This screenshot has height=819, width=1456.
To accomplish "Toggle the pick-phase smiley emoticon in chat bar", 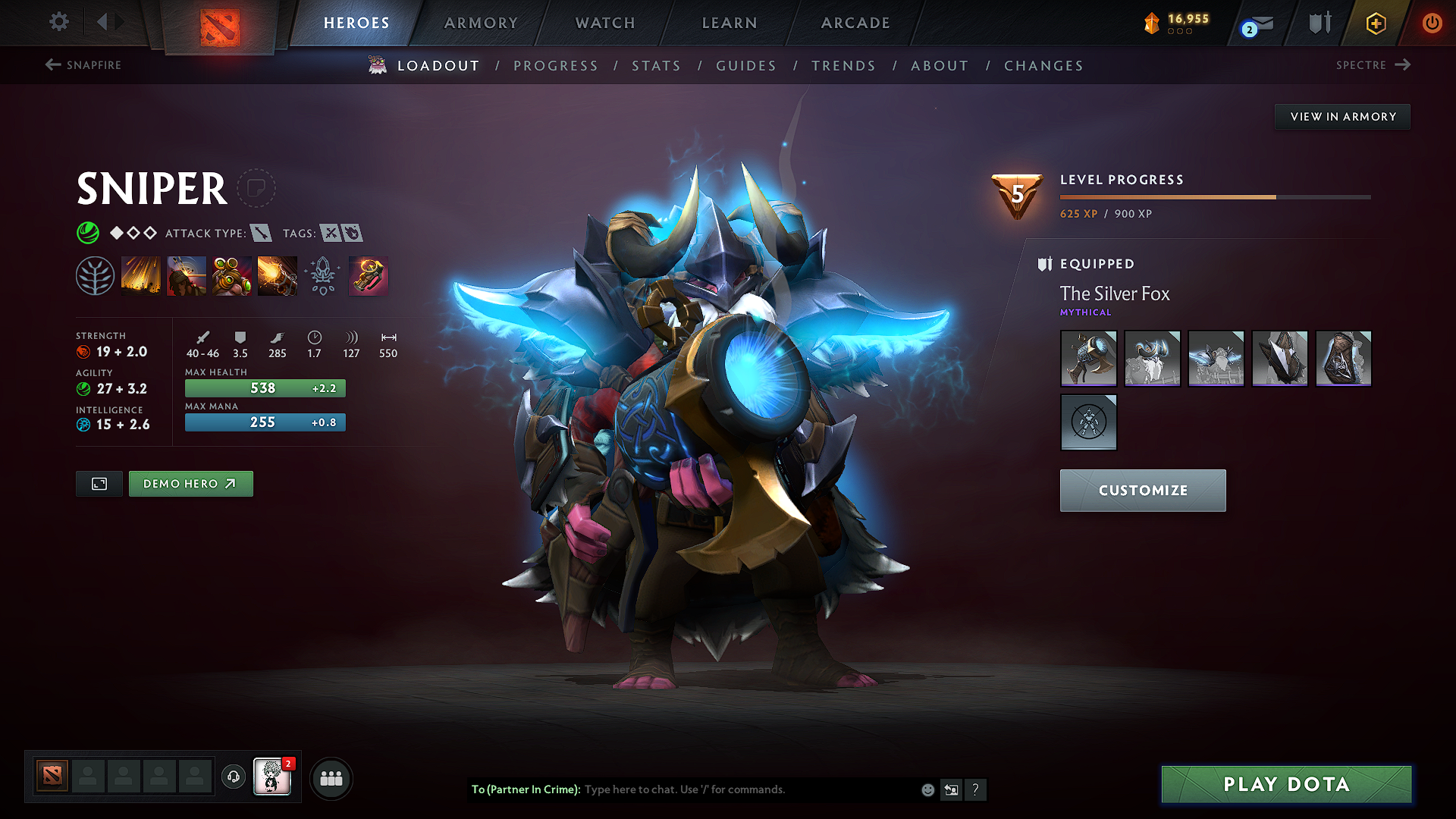I will [x=927, y=789].
